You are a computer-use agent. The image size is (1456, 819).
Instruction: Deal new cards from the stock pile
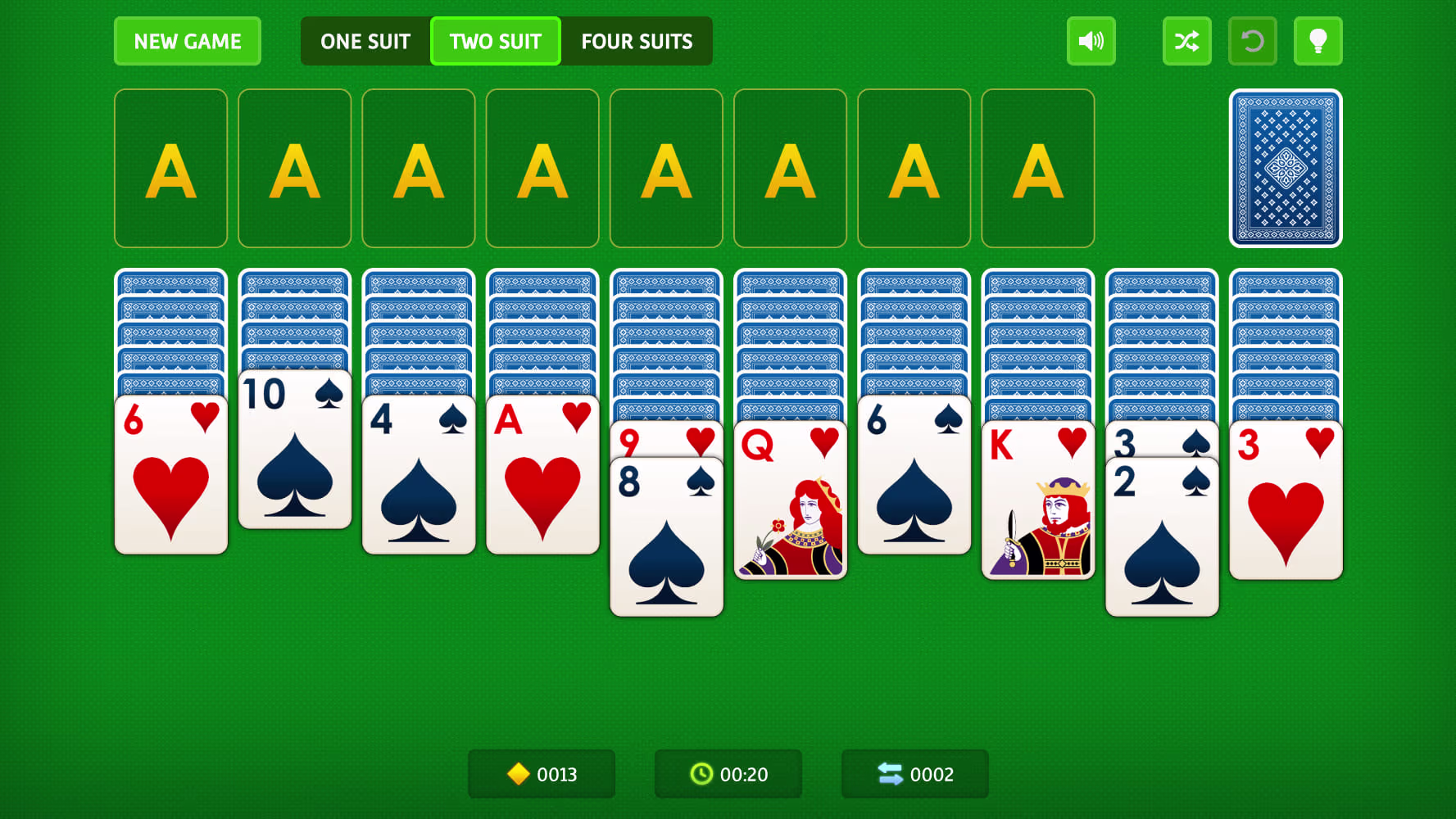click(1285, 169)
